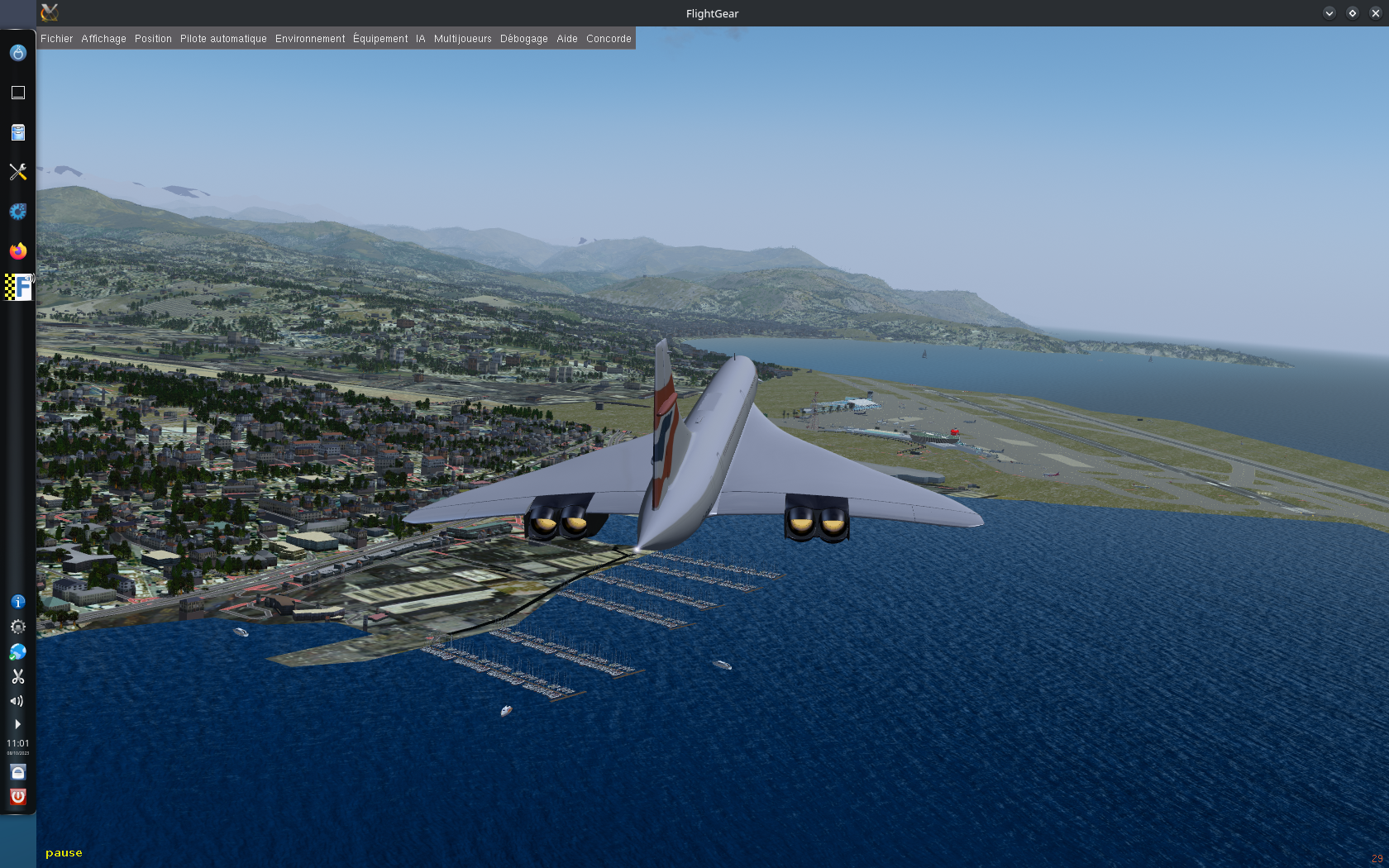Open the Débogage menu

(523, 39)
